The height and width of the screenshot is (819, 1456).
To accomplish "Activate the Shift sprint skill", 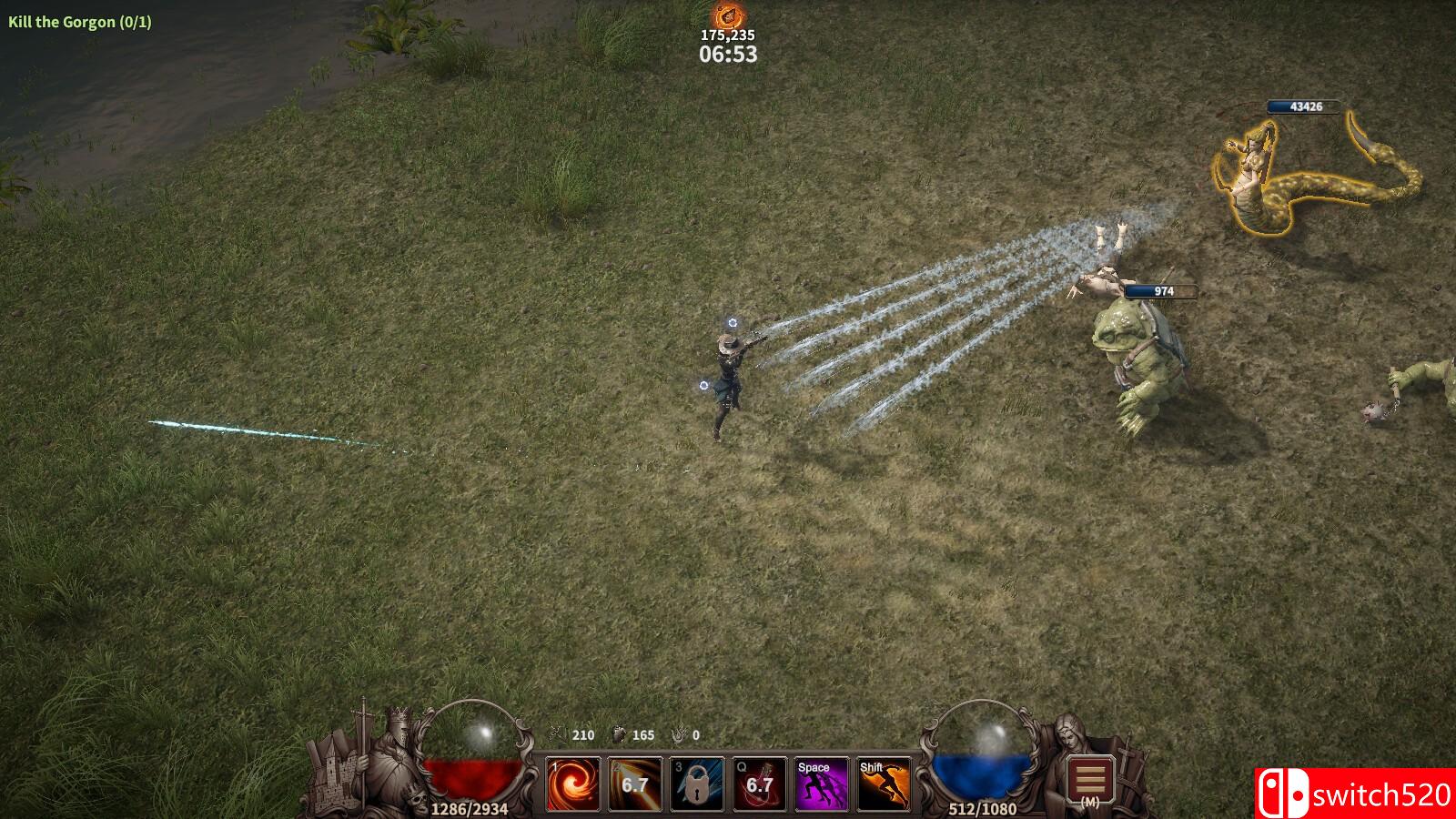I will [884, 783].
